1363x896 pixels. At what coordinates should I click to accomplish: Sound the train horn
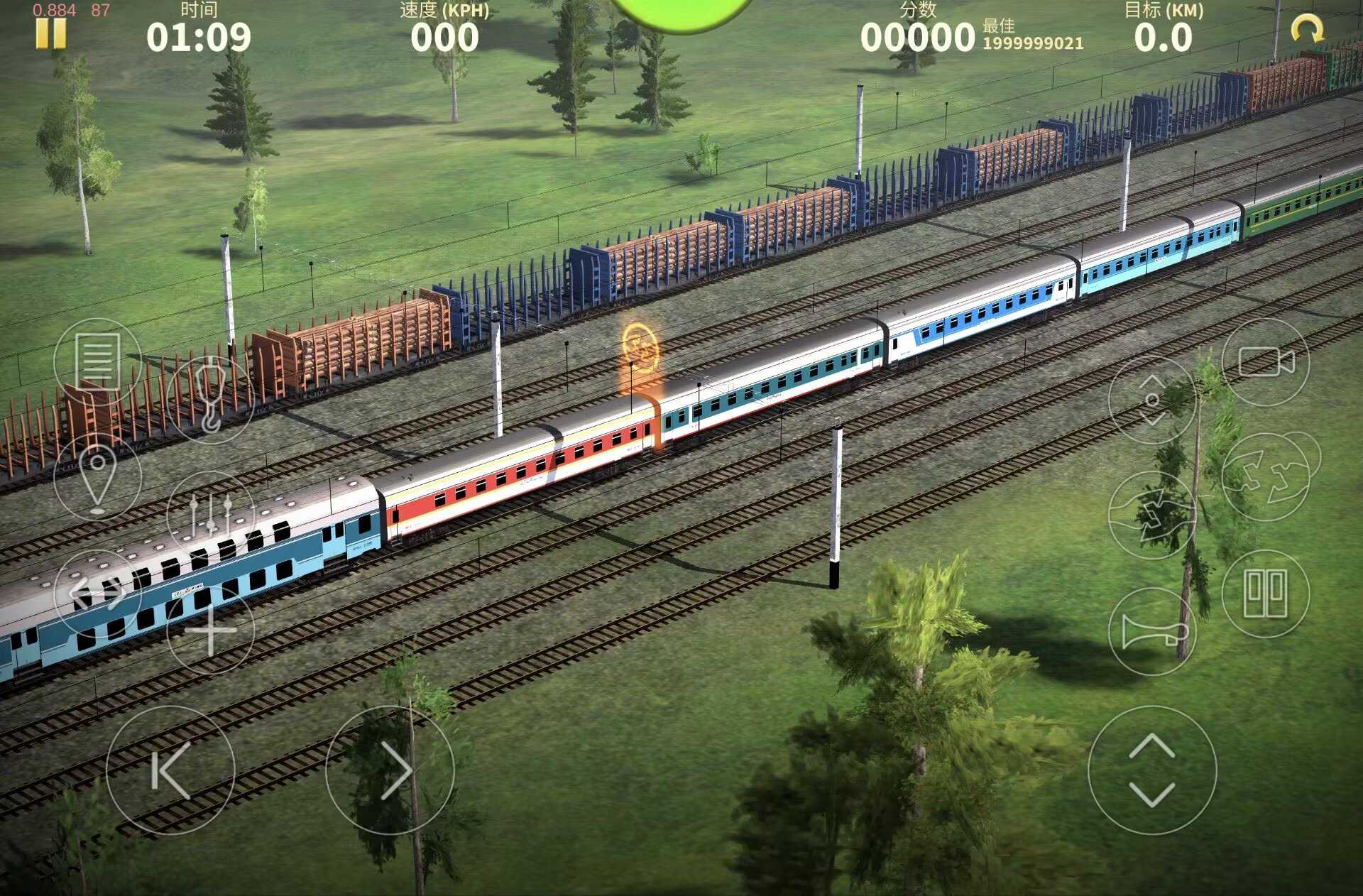click(1151, 631)
